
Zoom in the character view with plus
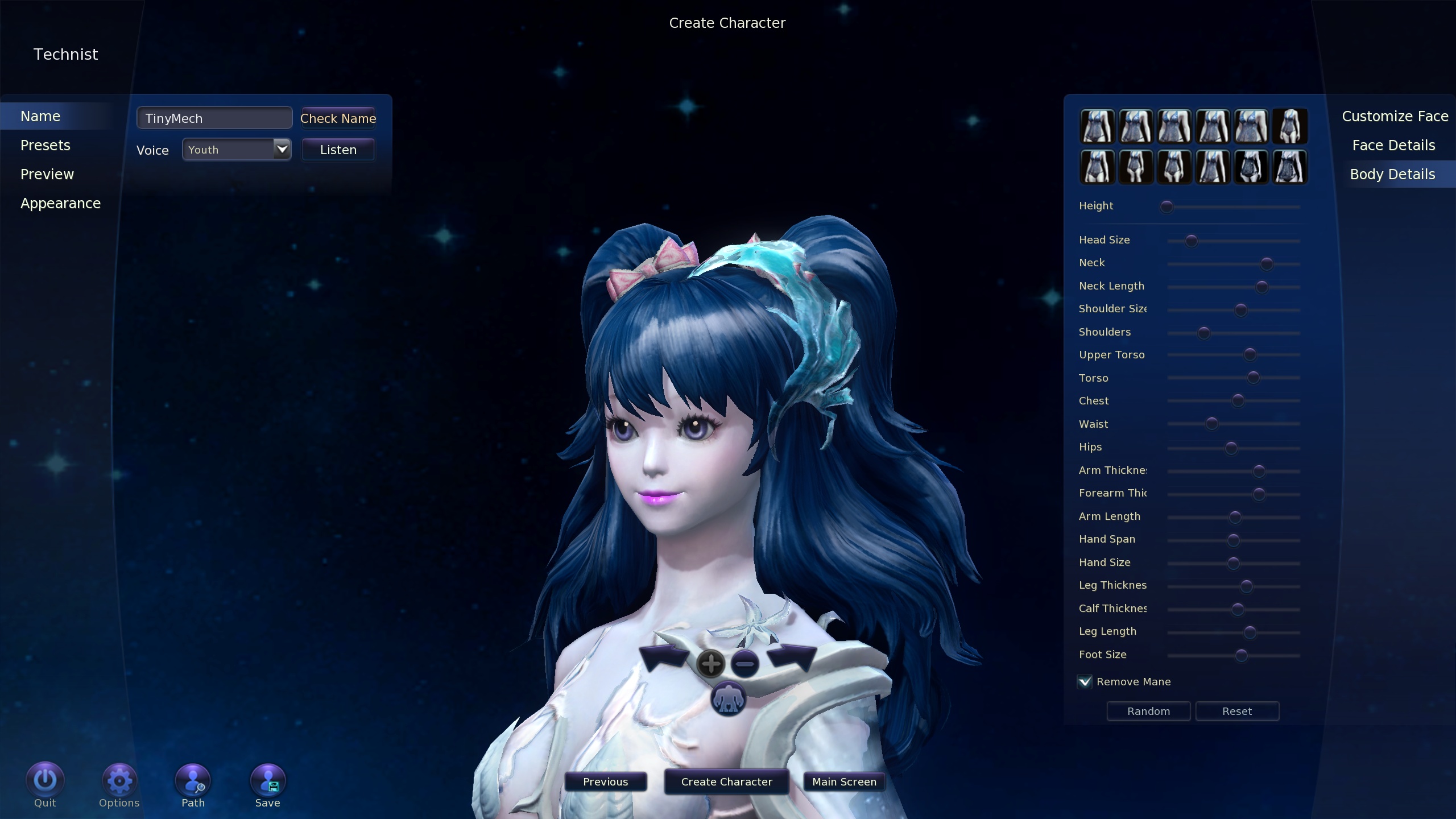(710, 664)
